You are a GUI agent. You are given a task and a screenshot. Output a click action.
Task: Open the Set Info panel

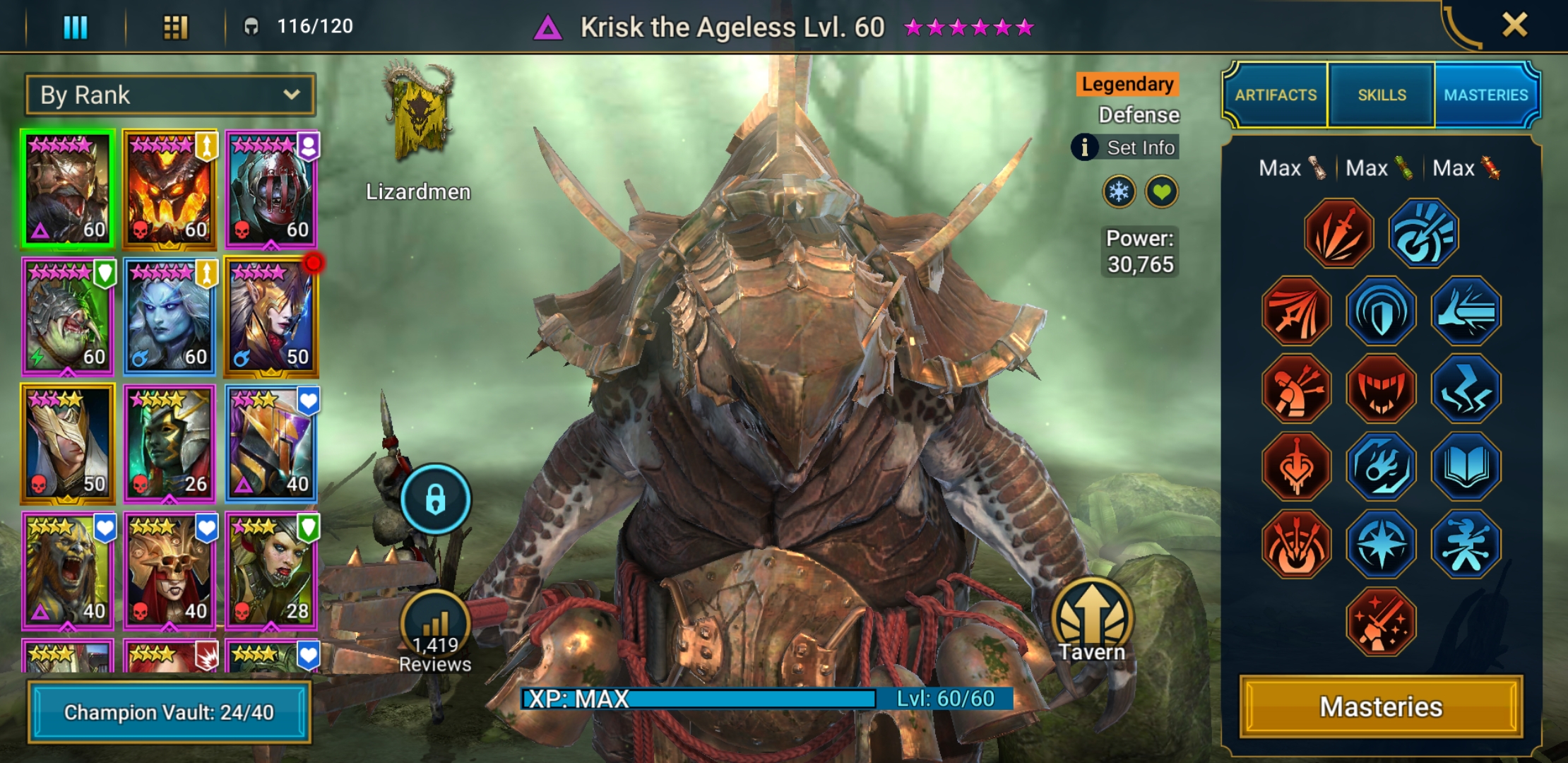click(1126, 148)
